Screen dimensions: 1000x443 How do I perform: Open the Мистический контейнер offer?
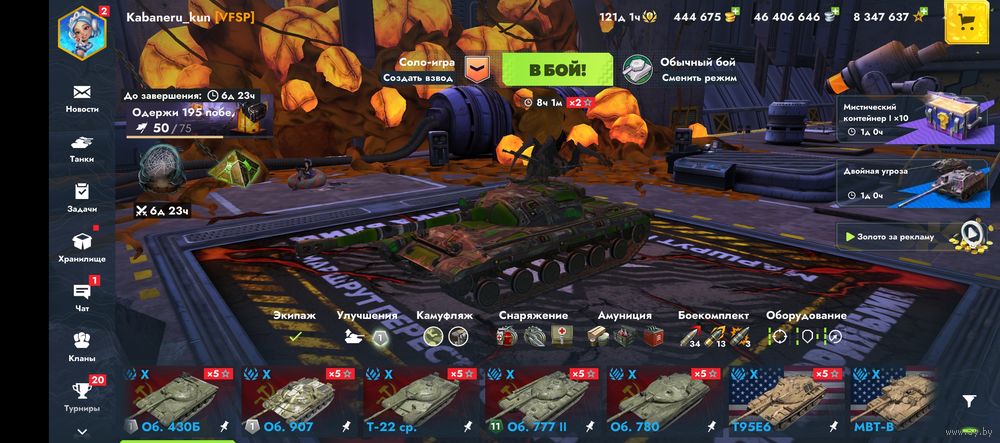905,118
